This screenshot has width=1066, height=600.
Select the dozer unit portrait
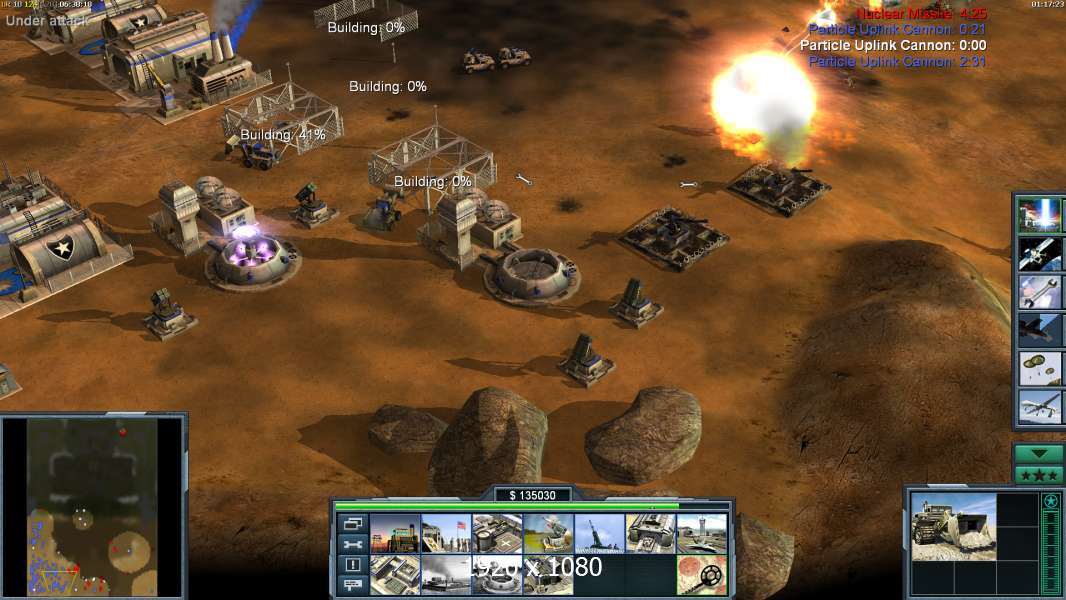click(953, 526)
